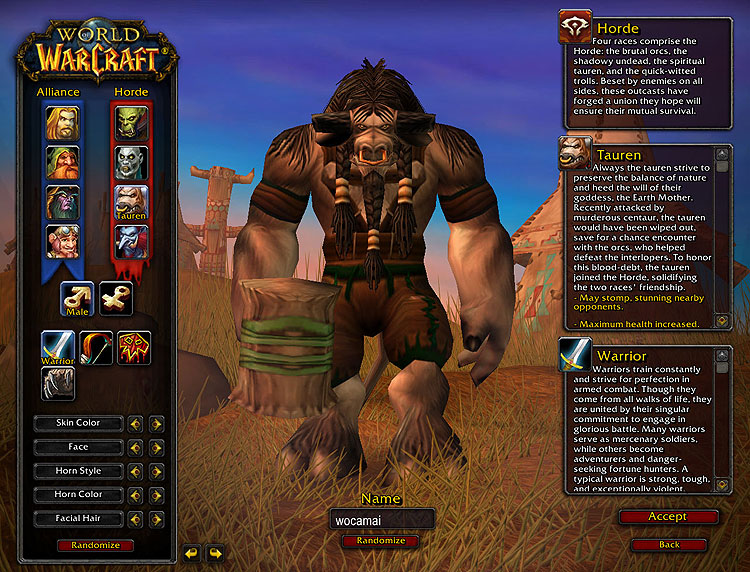Screen dimensions: 750x572
Task: Click previous arrow for Horn Style
Action: click(x=135, y=471)
